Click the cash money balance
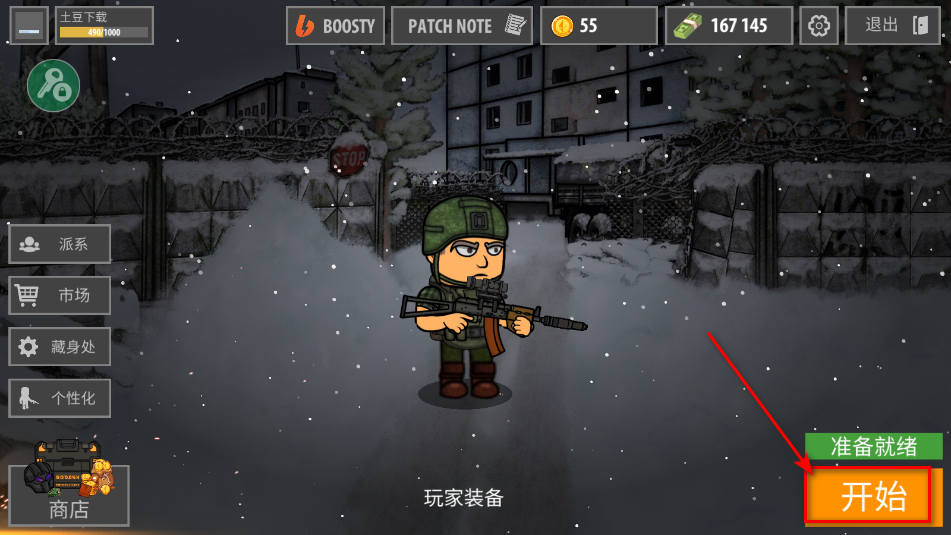951x535 pixels. click(728, 26)
